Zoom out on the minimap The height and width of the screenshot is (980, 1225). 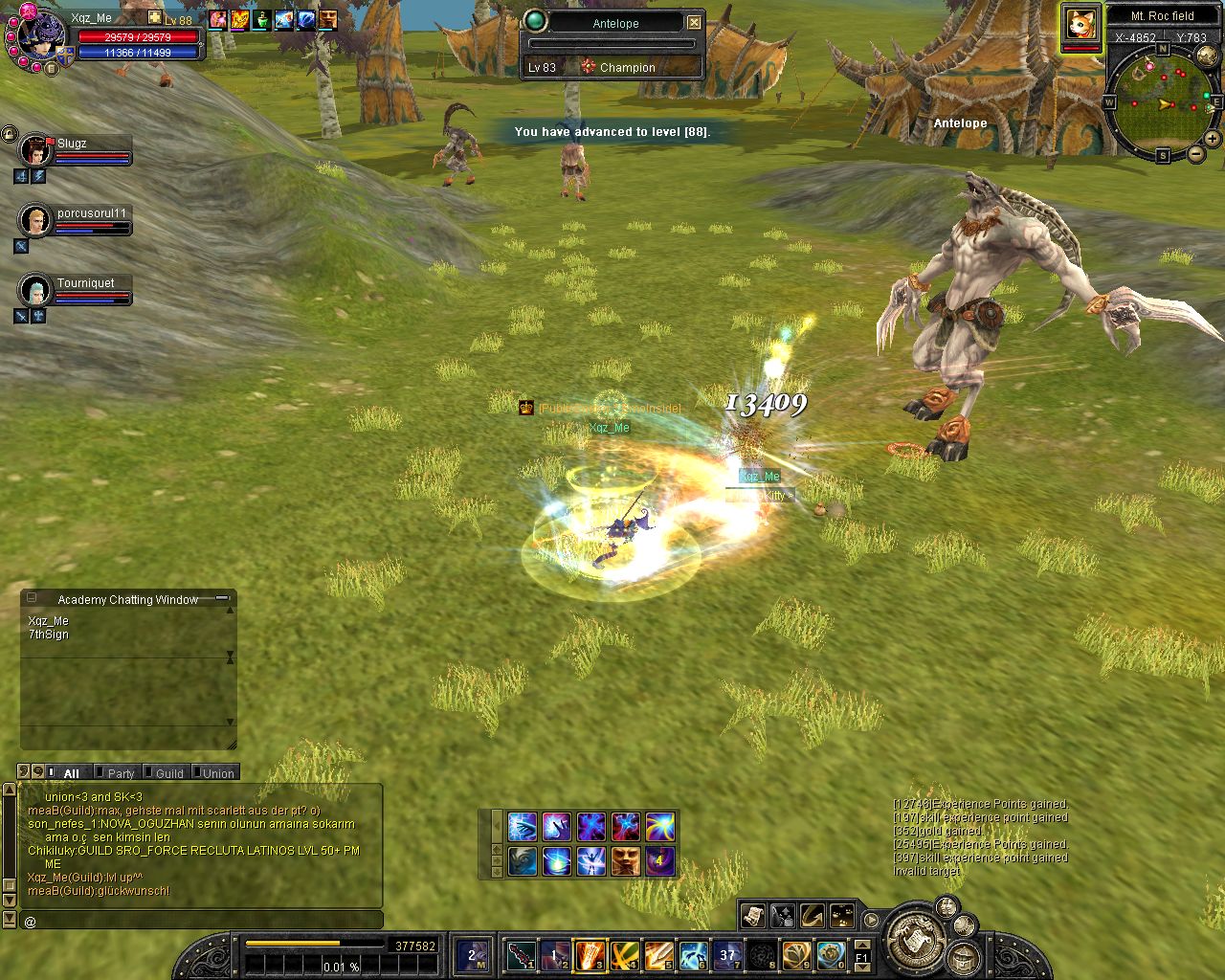(1195, 154)
